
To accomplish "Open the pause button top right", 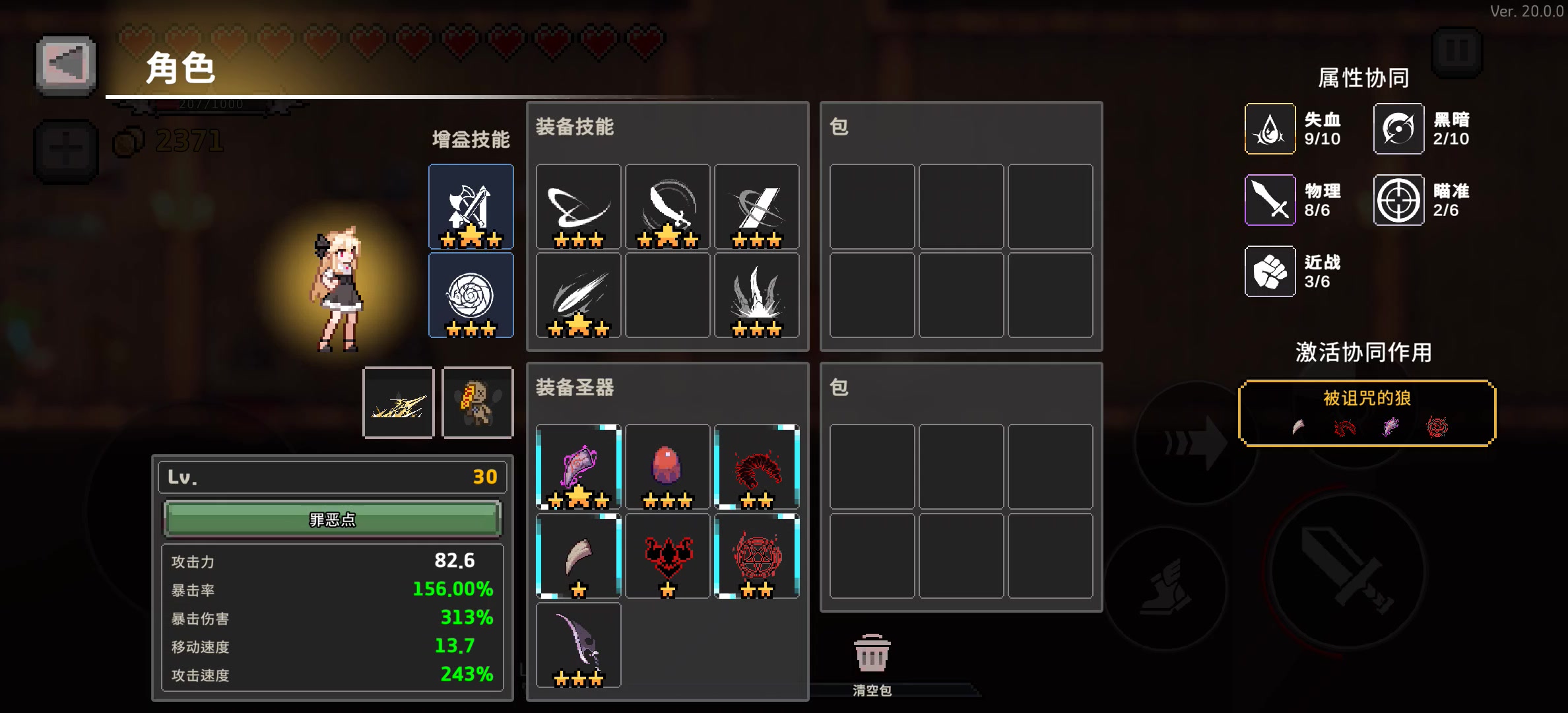I will [1457, 53].
